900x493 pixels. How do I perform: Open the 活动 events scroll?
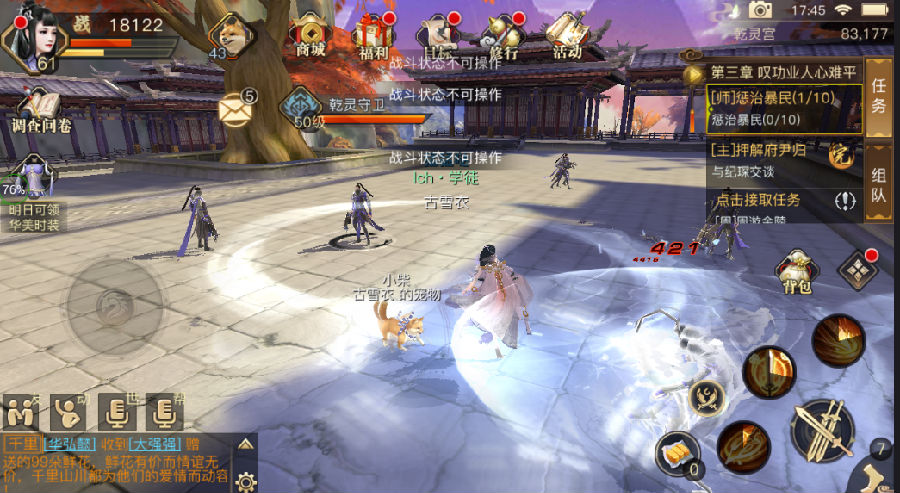click(566, 35)
